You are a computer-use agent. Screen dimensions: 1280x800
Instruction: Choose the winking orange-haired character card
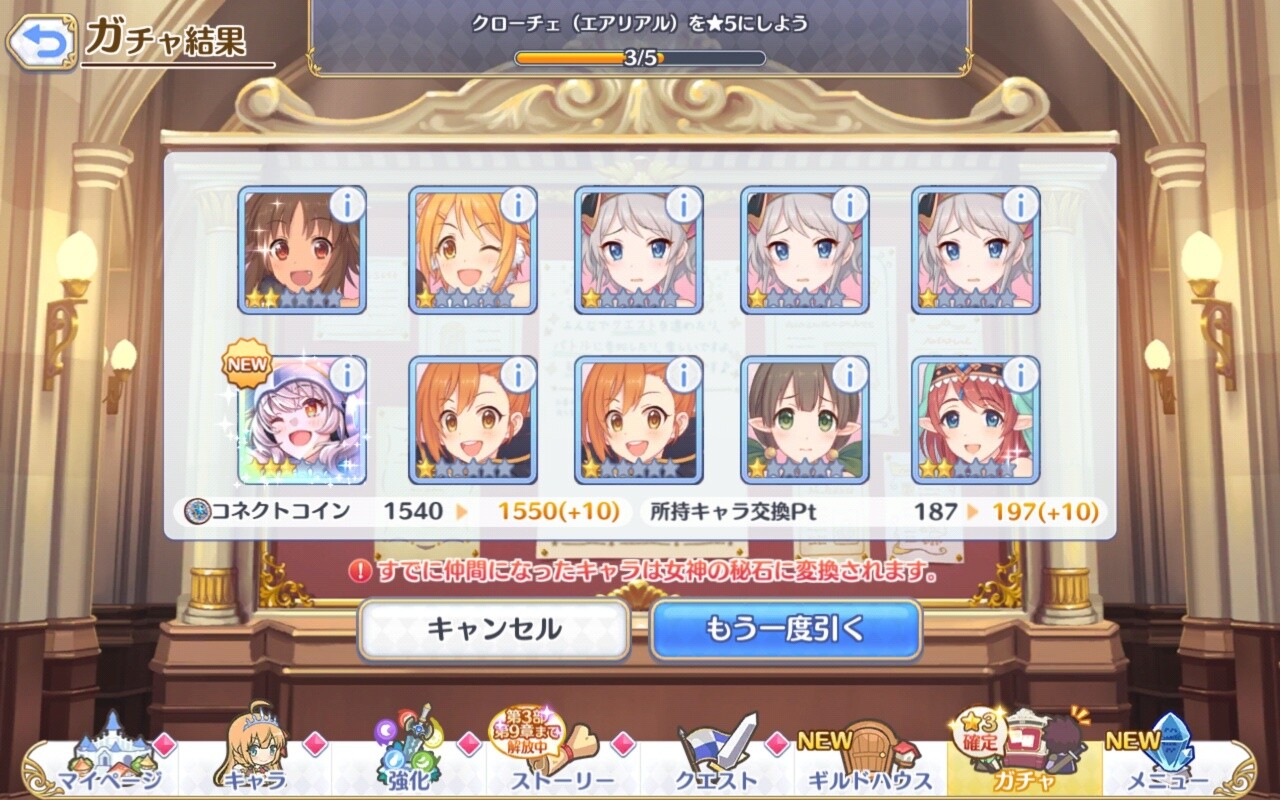[x=473, y=250]
